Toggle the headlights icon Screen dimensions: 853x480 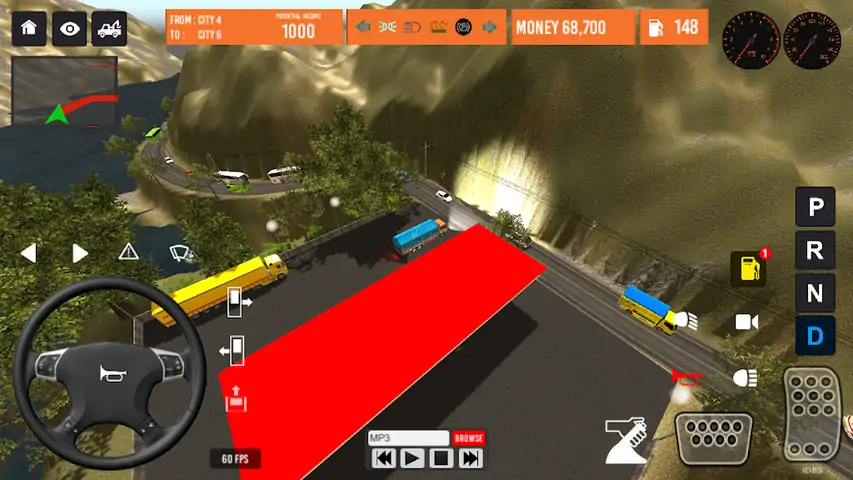coord(745,378)
